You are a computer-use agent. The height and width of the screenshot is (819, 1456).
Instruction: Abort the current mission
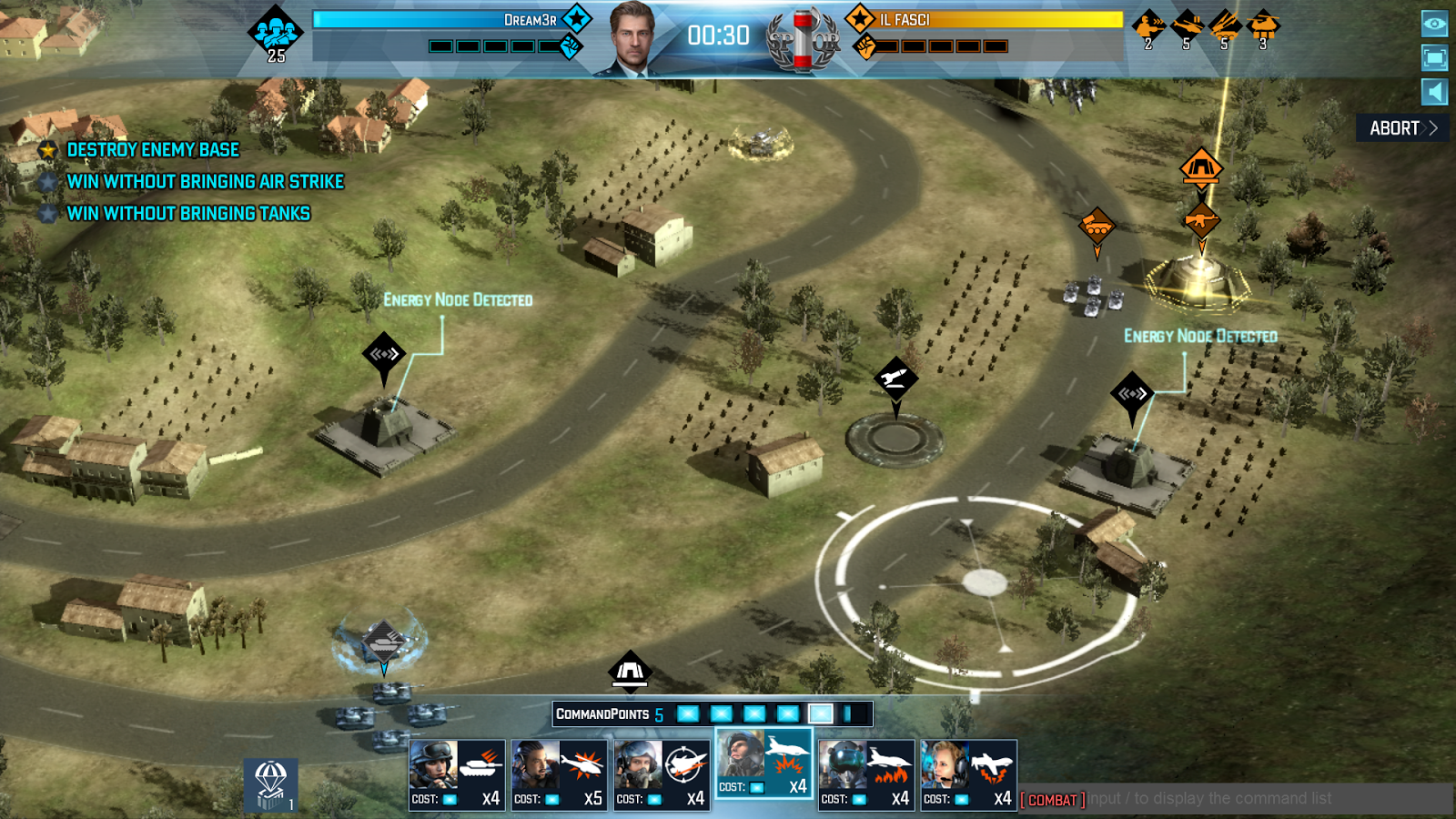(1402, 128)
